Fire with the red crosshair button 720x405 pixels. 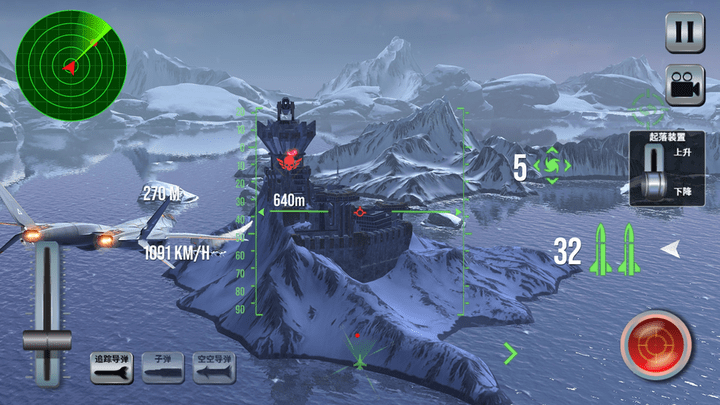[656, 346]
